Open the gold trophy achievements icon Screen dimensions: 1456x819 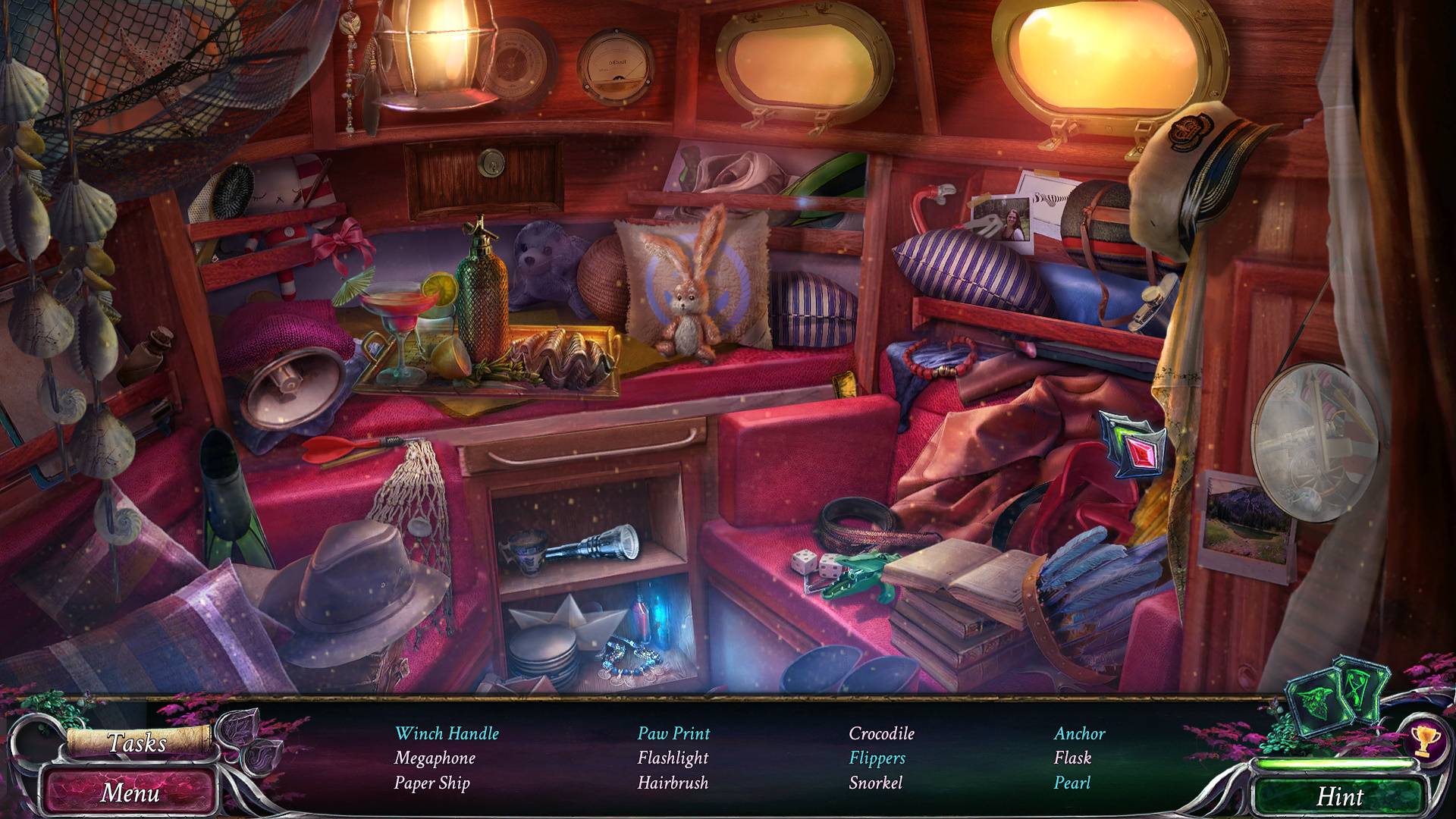1423,741
